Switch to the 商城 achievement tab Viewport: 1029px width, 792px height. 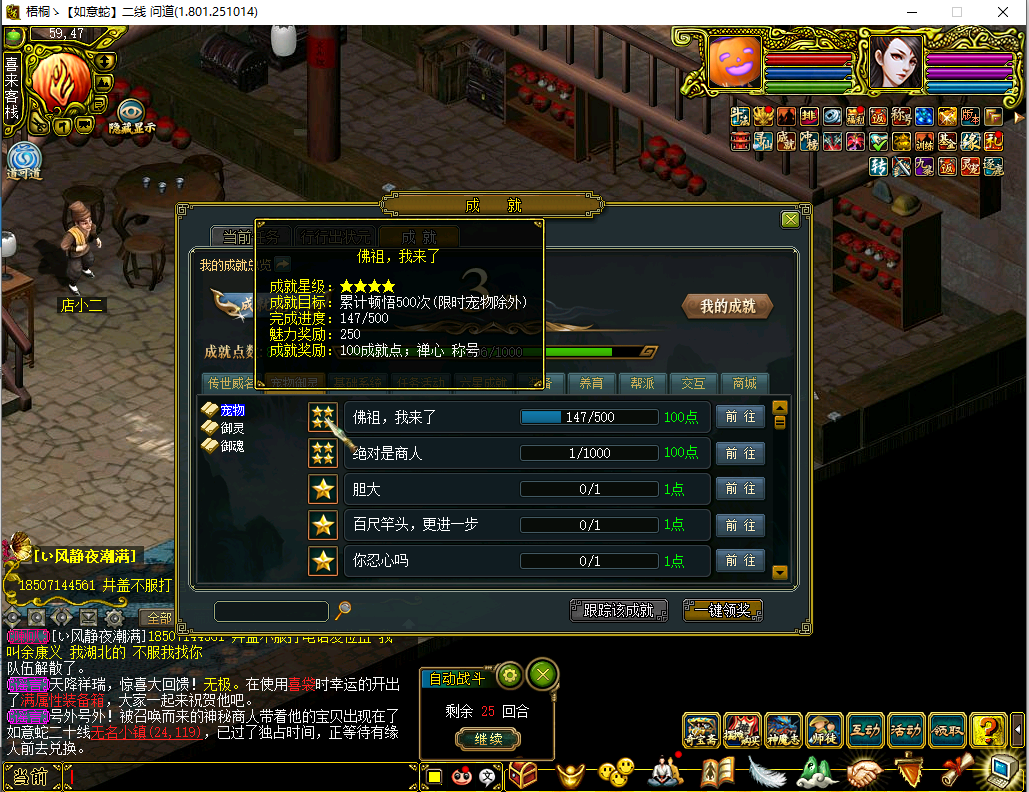click(744, 383)
